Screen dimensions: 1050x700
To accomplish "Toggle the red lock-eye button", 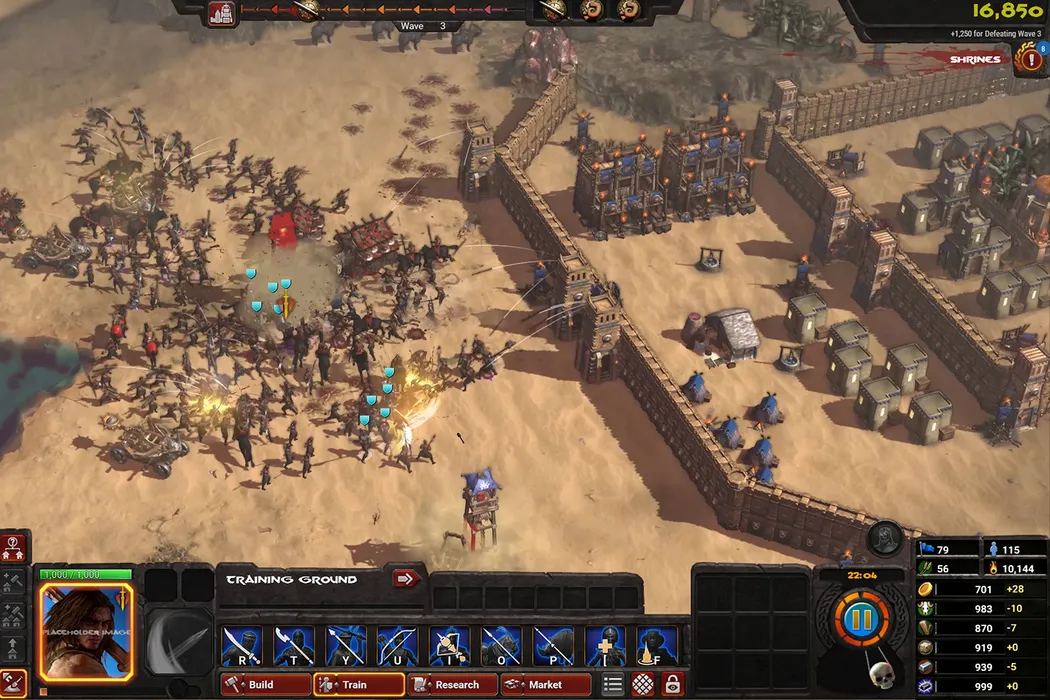I will tap(673, 685).
